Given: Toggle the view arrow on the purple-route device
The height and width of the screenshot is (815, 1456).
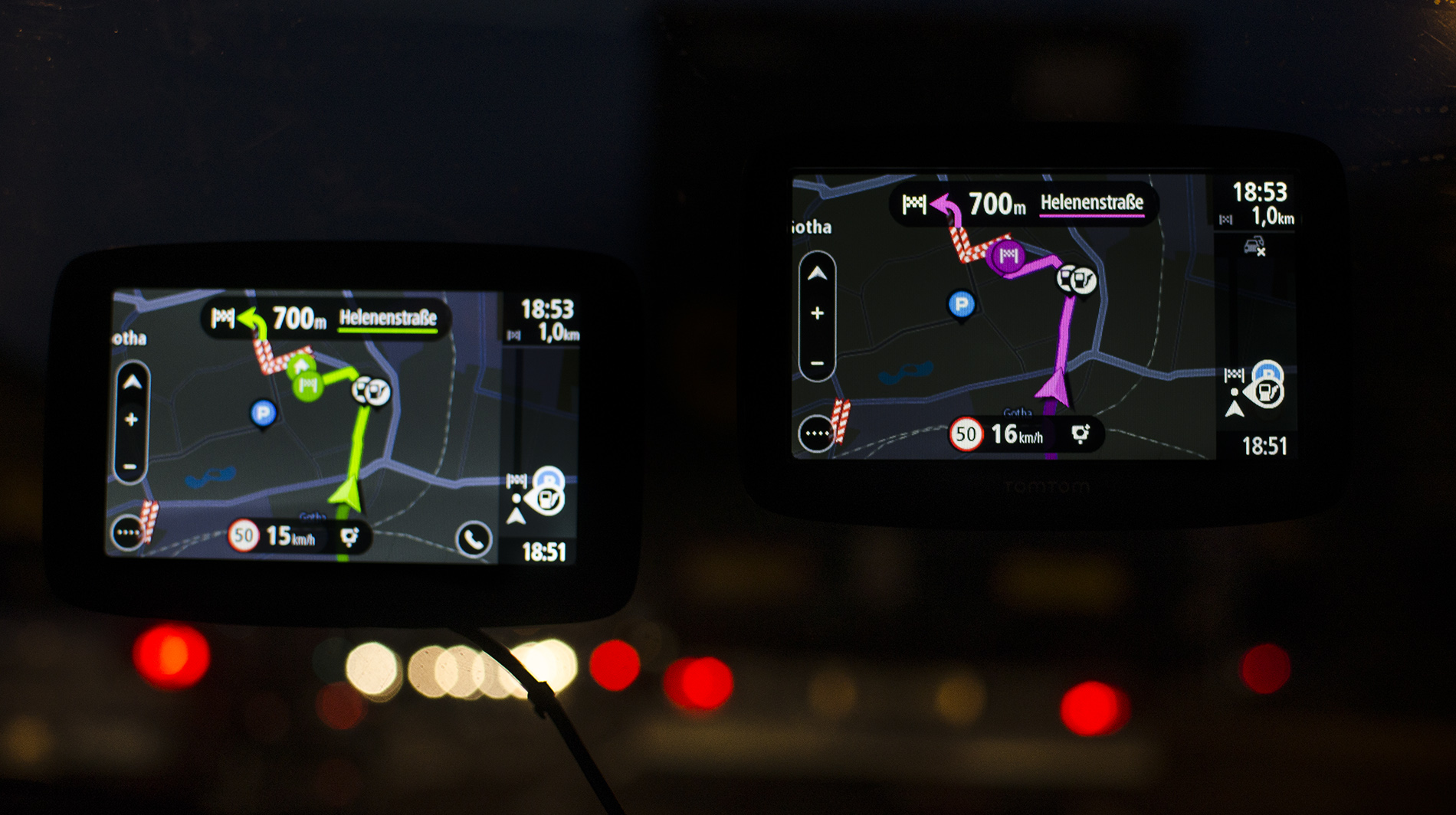Looking at the screenshot, I should 817,273.
